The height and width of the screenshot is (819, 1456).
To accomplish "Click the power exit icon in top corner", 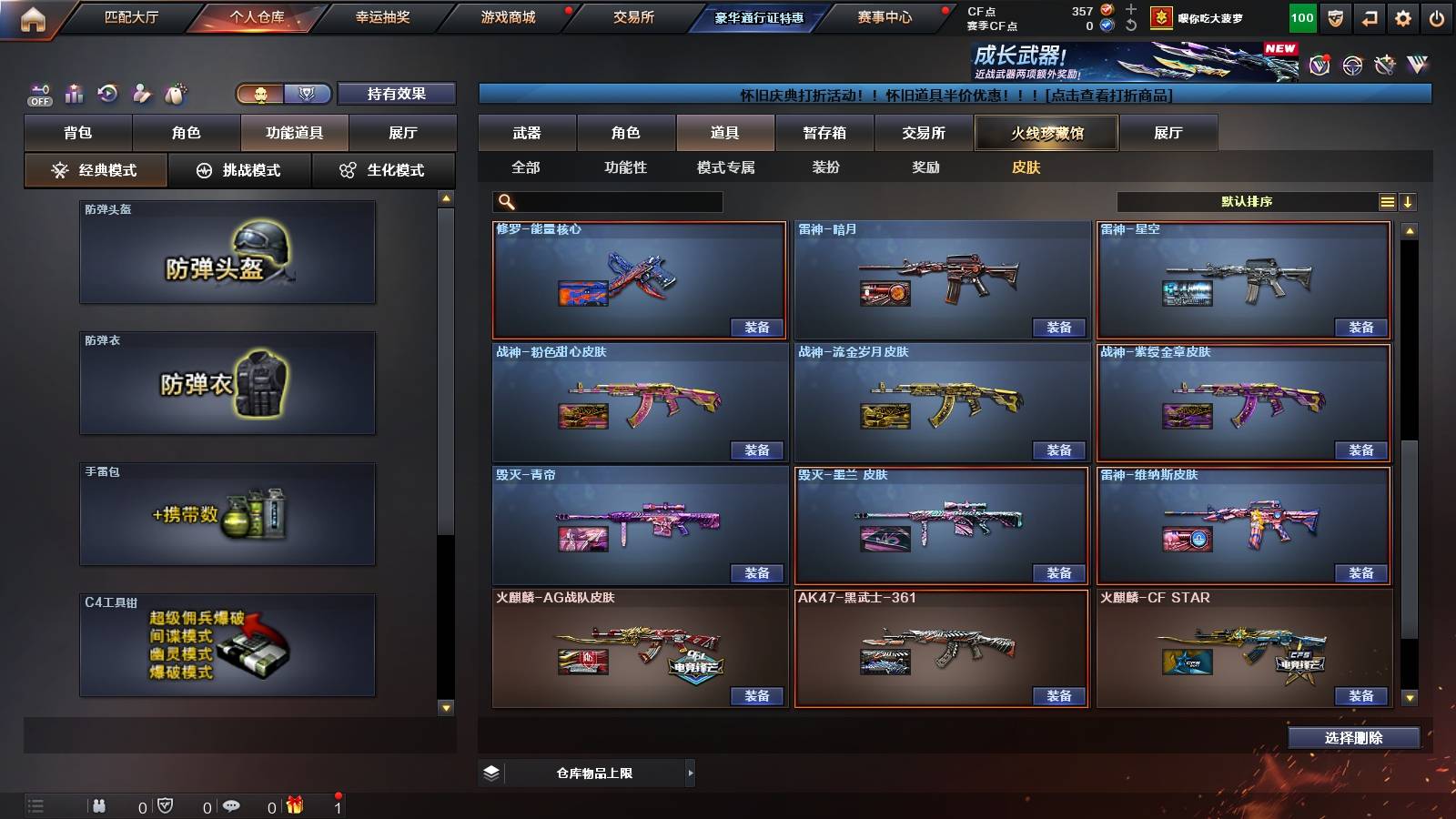I will [x=1436, y=16].
